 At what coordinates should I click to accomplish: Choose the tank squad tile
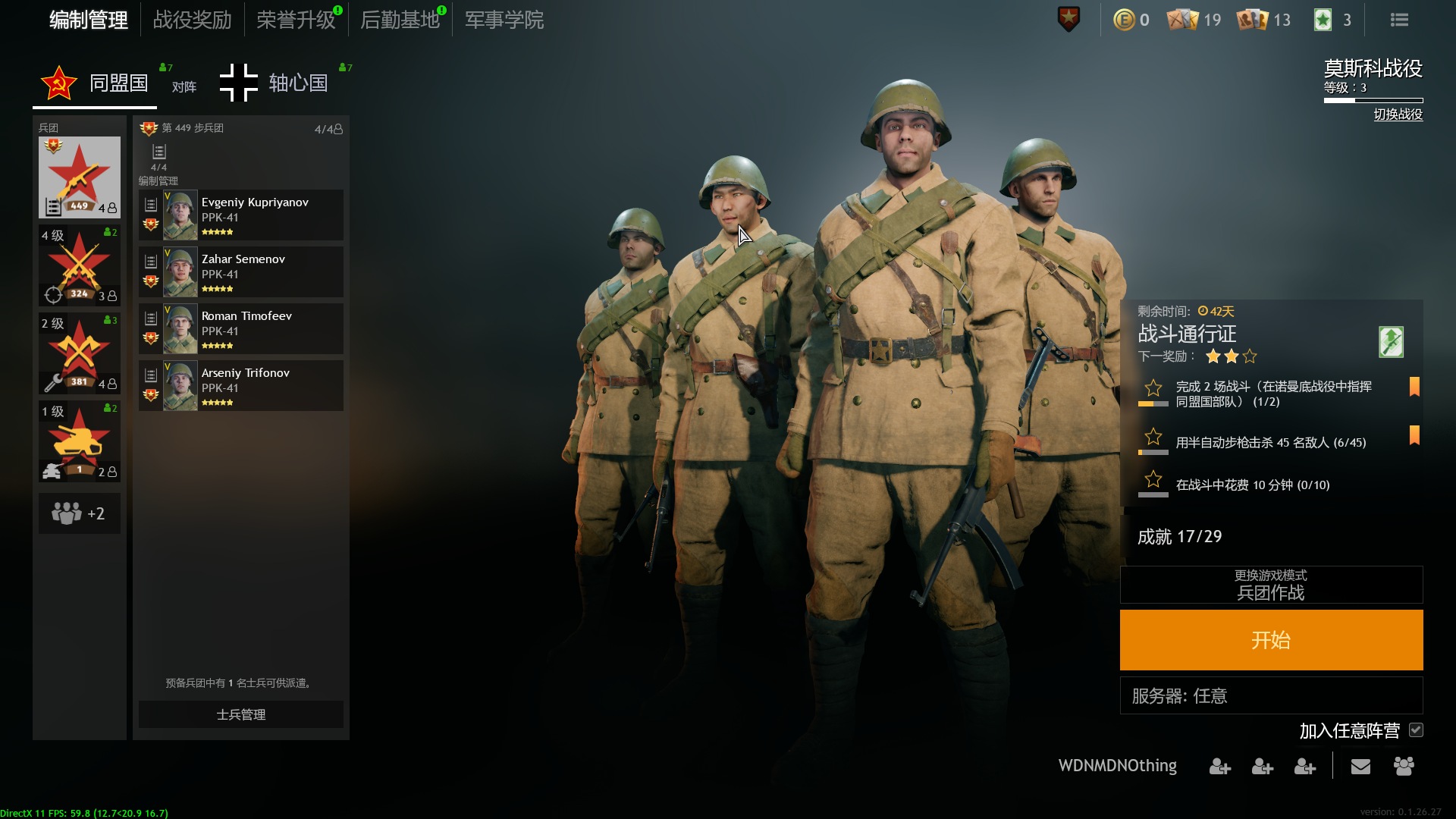click(x=80, y=441)
